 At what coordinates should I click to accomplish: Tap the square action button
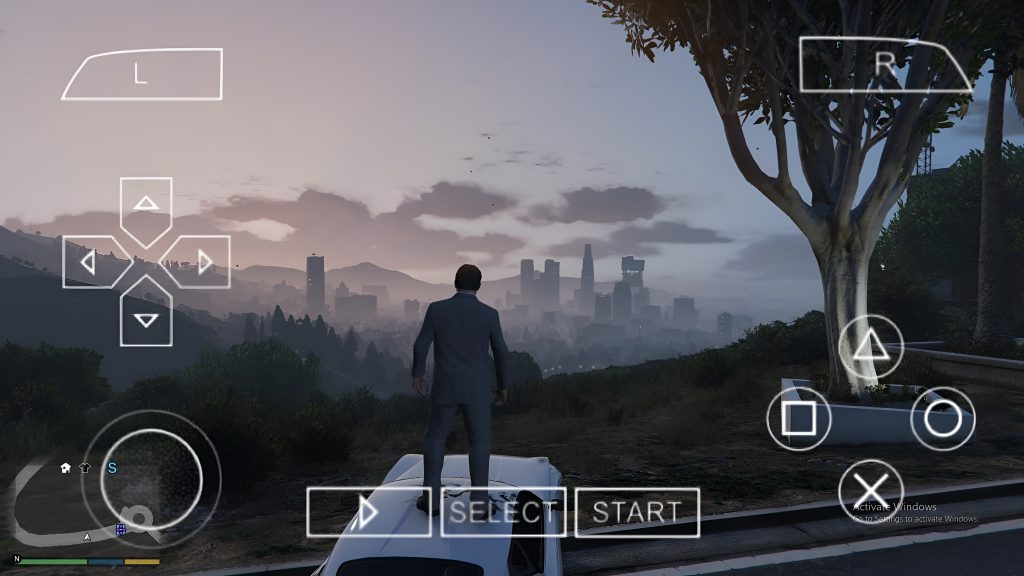click(x=799, y=418)
